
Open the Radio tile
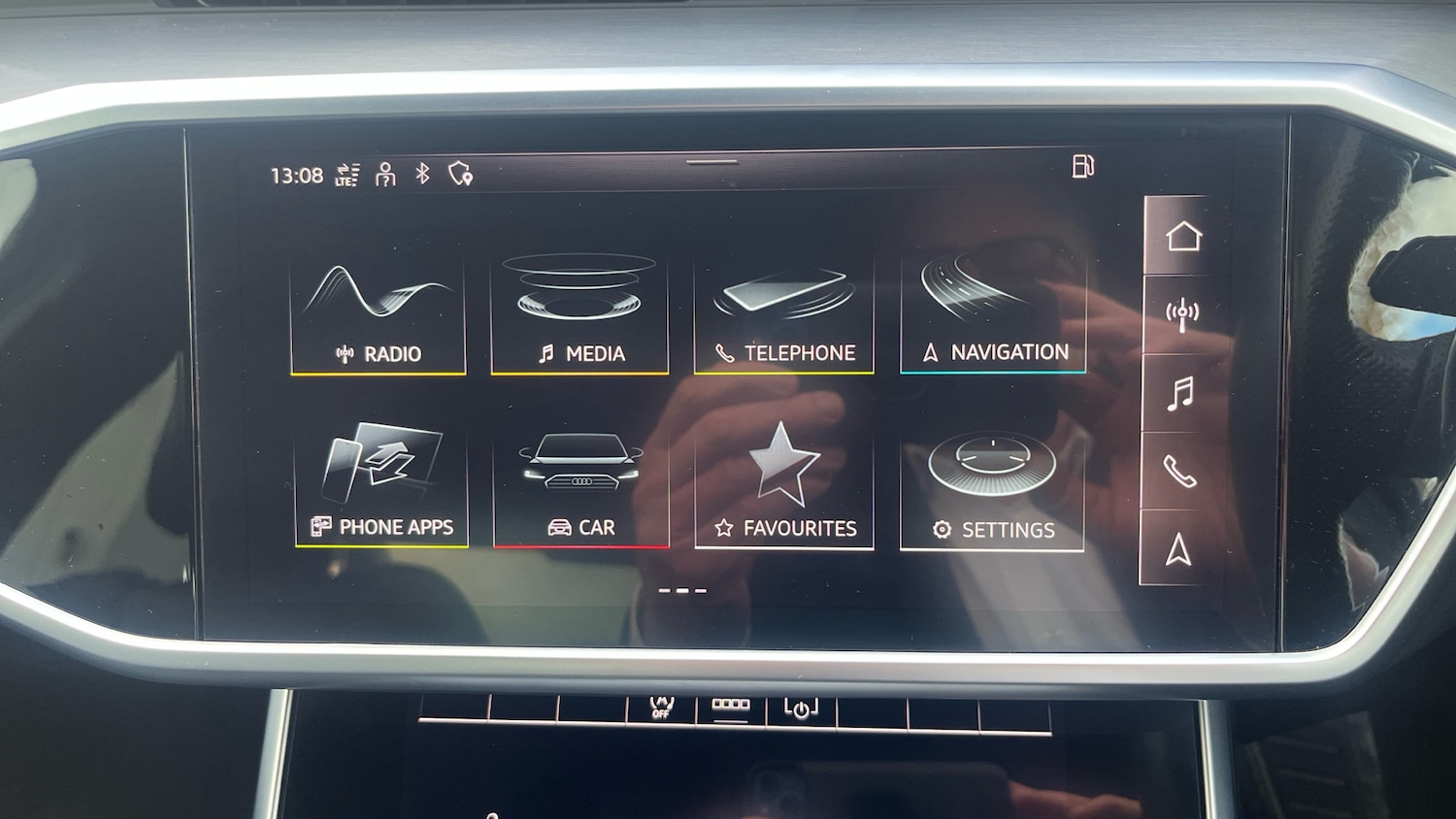(x=379, y=315)
